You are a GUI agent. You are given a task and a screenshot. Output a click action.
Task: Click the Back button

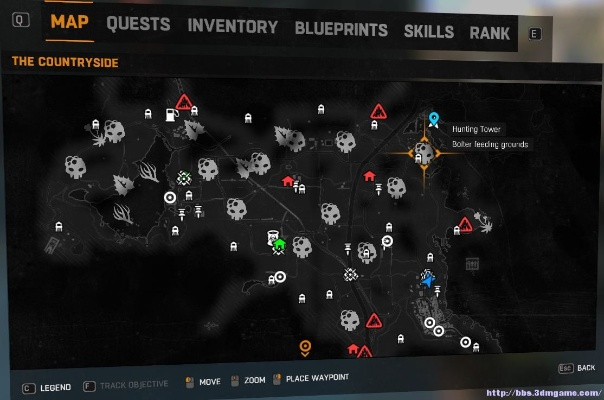(575, 368)
